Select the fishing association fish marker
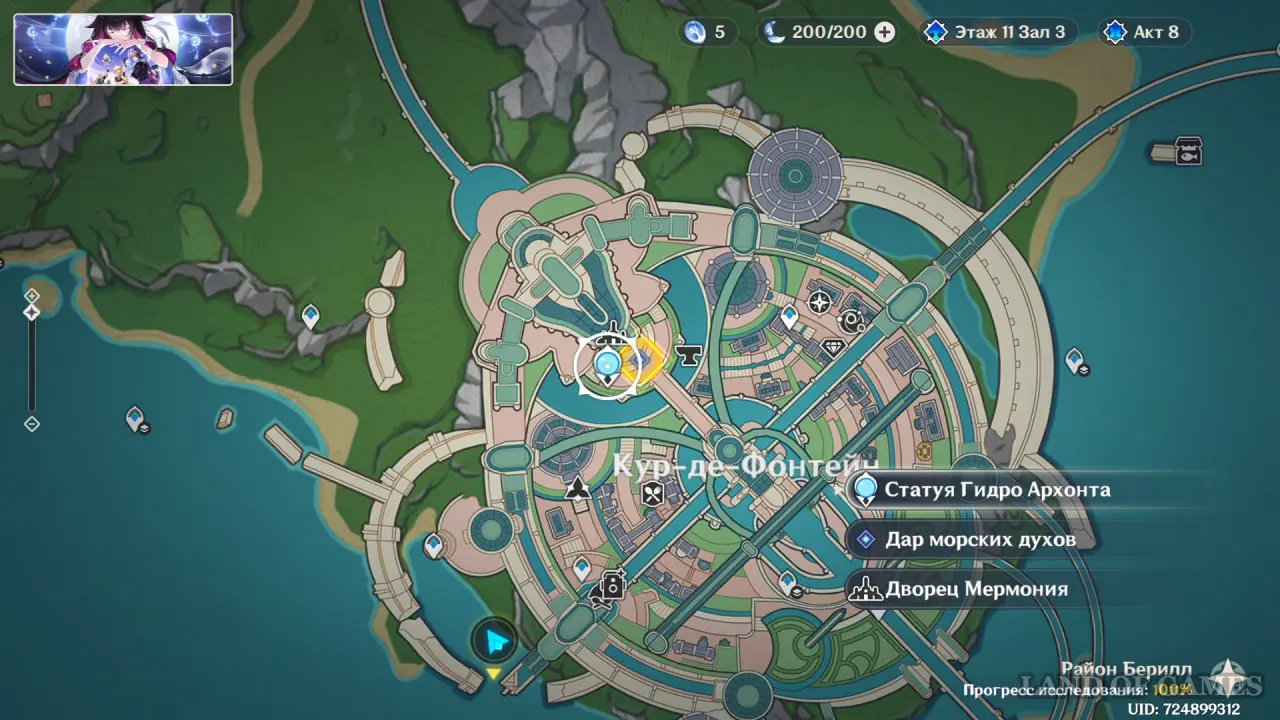Viewport: 1280px width, 720px height. pos(1188,151)
